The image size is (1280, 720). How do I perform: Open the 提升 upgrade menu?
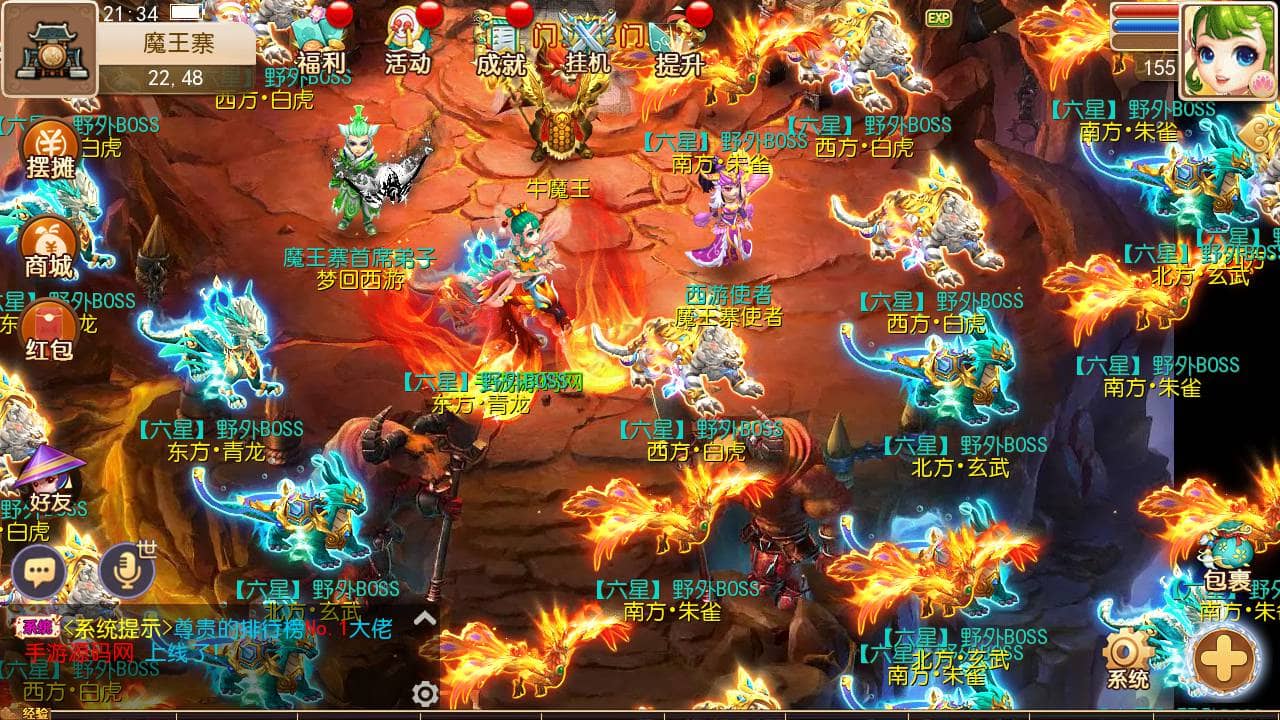[x=679, y=45]
